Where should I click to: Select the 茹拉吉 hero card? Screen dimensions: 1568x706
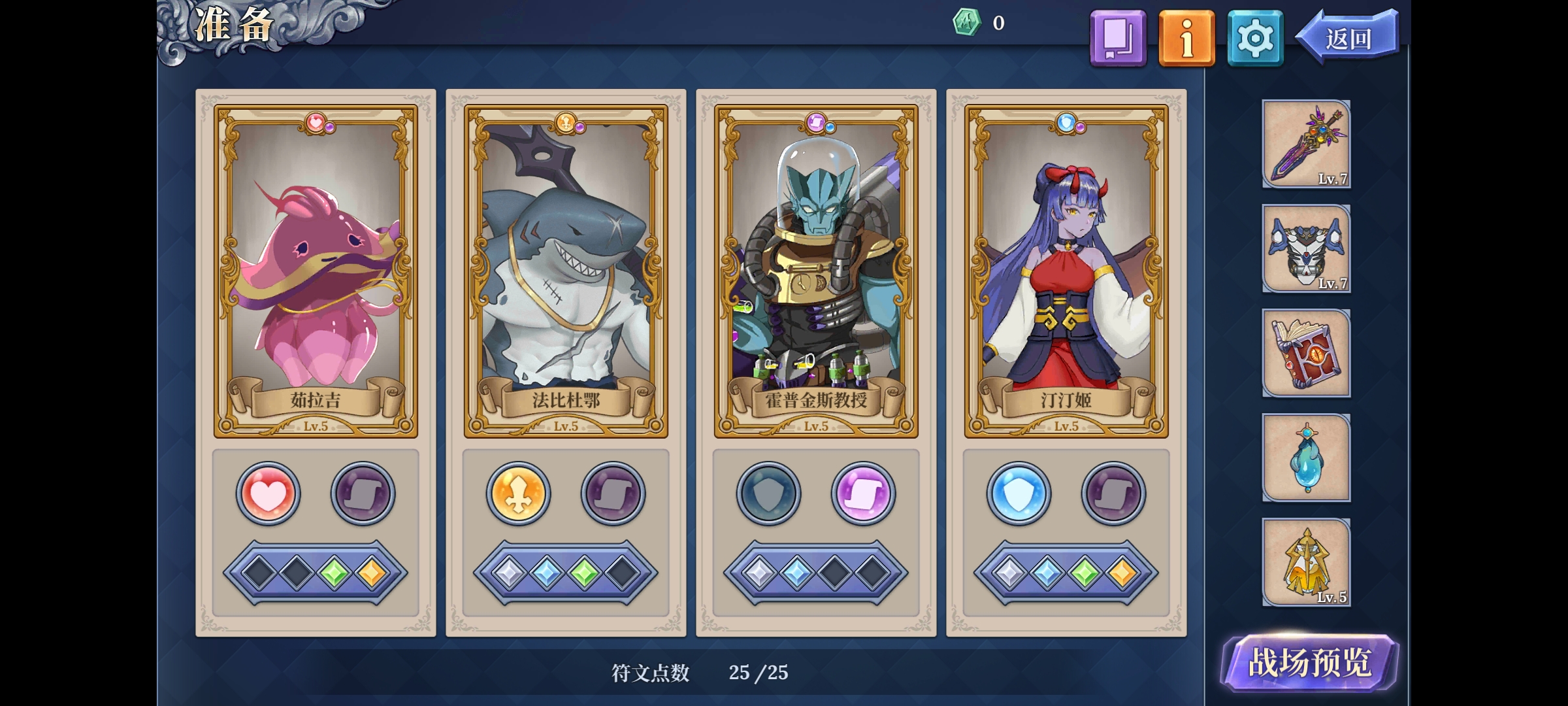pos(316,271)
